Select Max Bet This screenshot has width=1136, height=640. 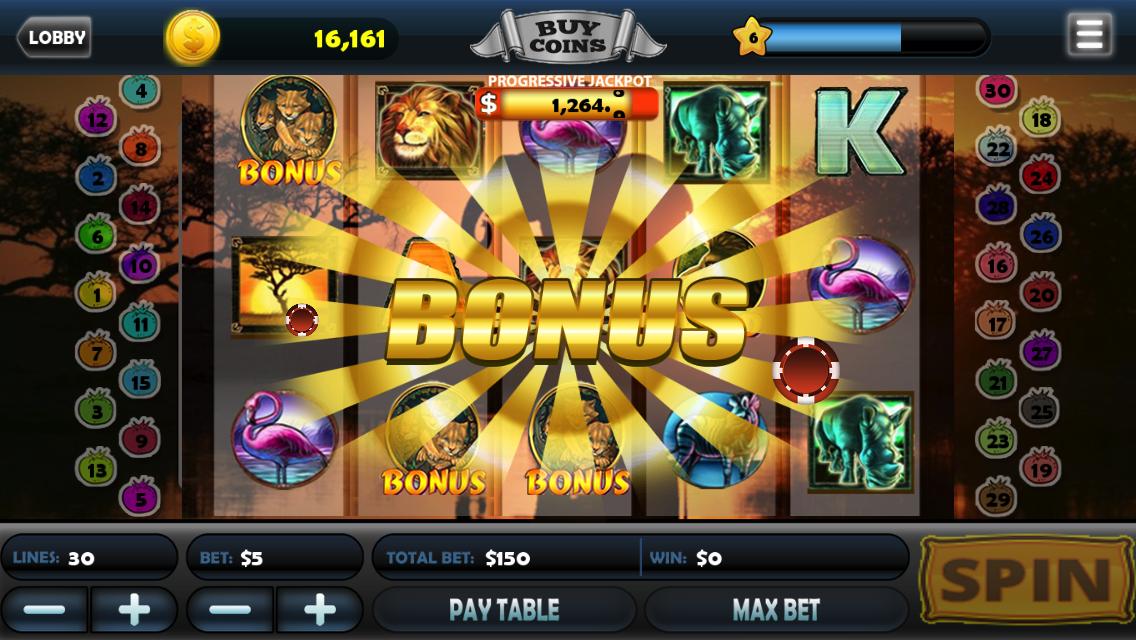point(776,609)
